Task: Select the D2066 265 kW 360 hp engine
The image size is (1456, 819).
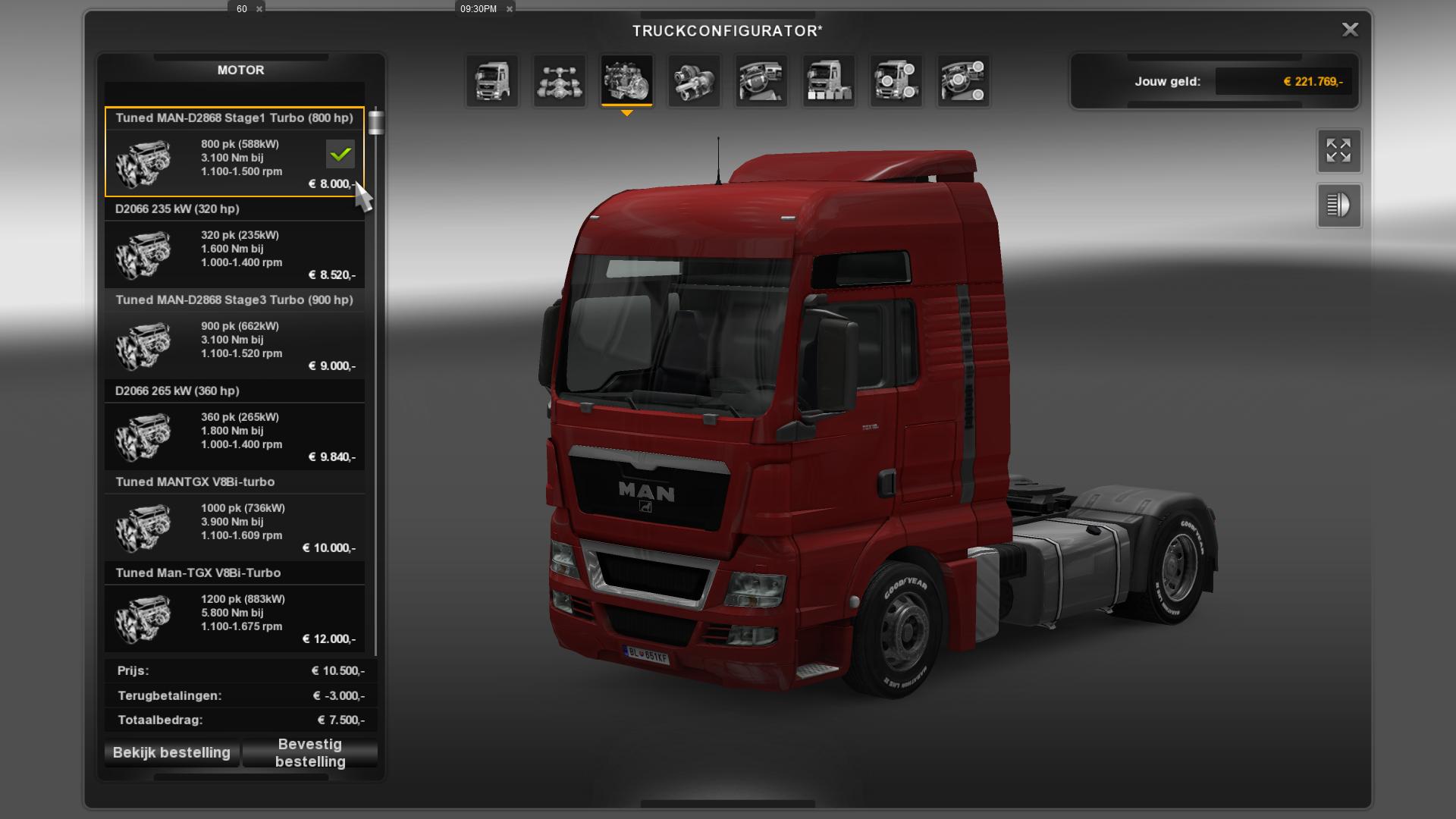Action: 234,426
